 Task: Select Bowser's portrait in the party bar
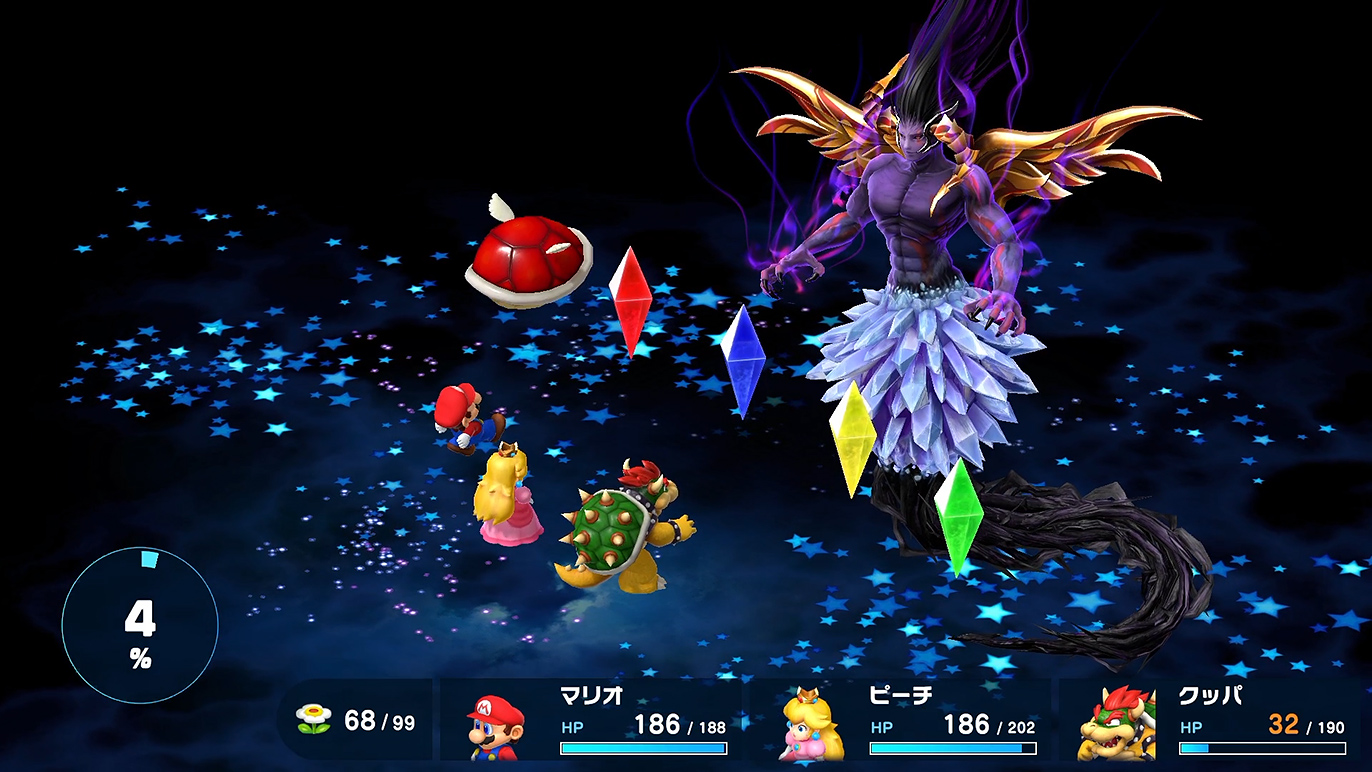pos(1116,724)
